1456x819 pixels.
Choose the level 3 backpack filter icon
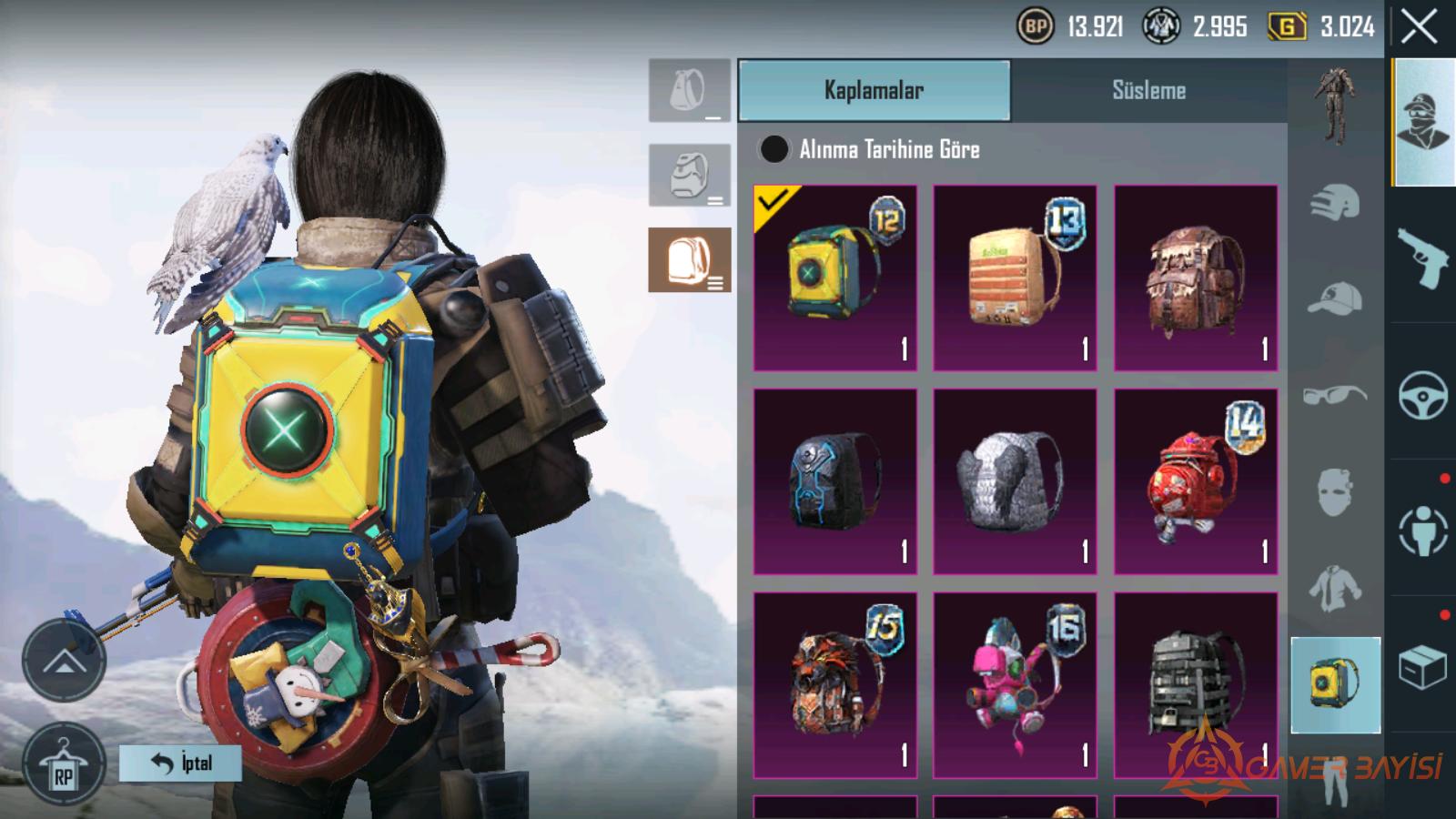[689, 260]
